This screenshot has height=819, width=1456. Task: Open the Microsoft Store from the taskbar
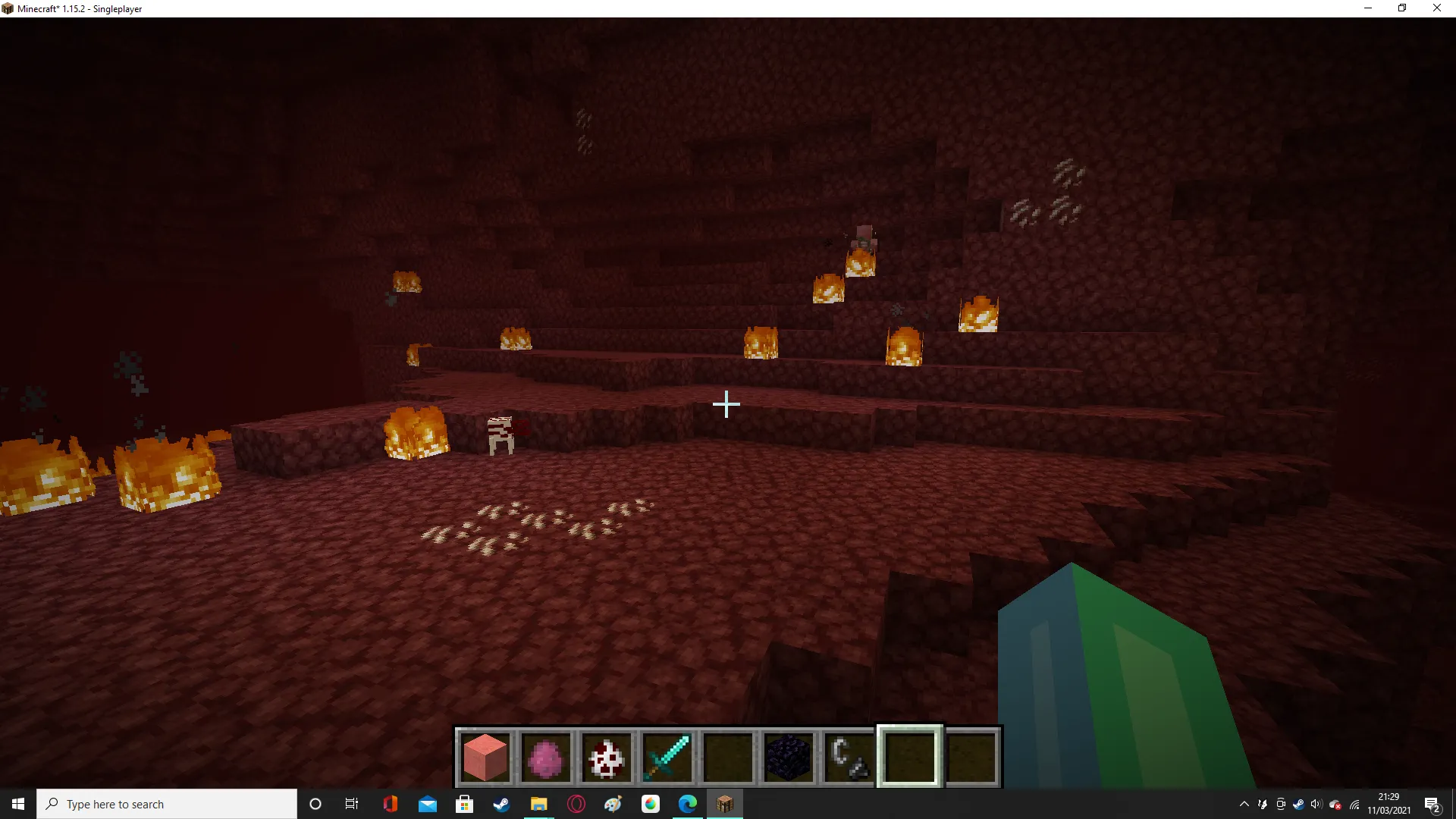click(465, 804)
